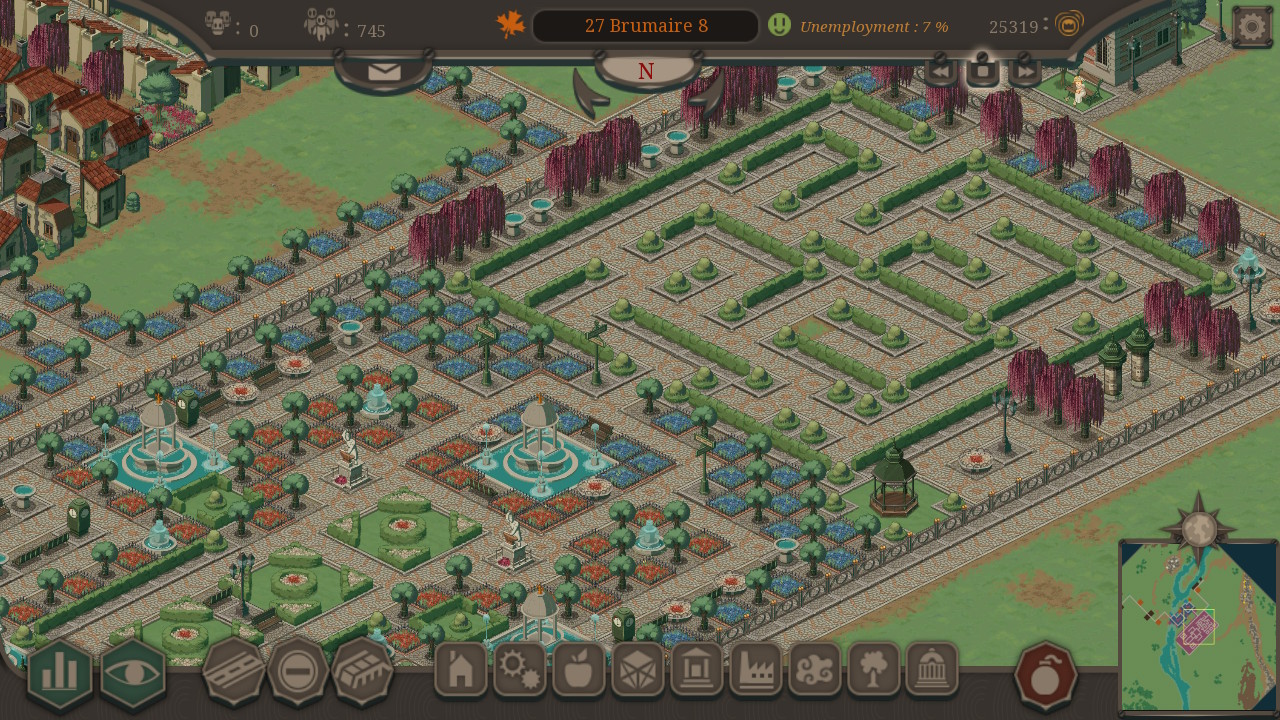Toggle the eye overlay view mode
1280x720 pixels.
(x=131, y=671)
